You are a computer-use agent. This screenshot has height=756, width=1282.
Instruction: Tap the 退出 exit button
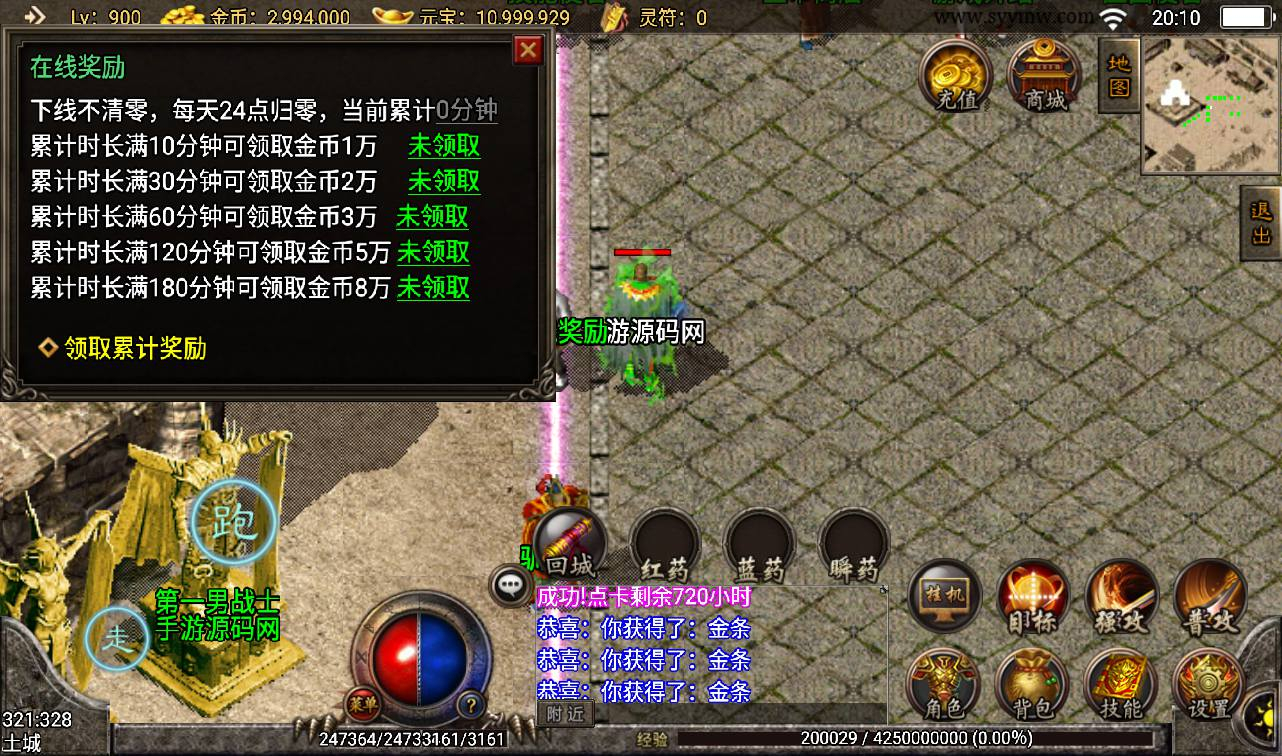[x=1261, y=222]
